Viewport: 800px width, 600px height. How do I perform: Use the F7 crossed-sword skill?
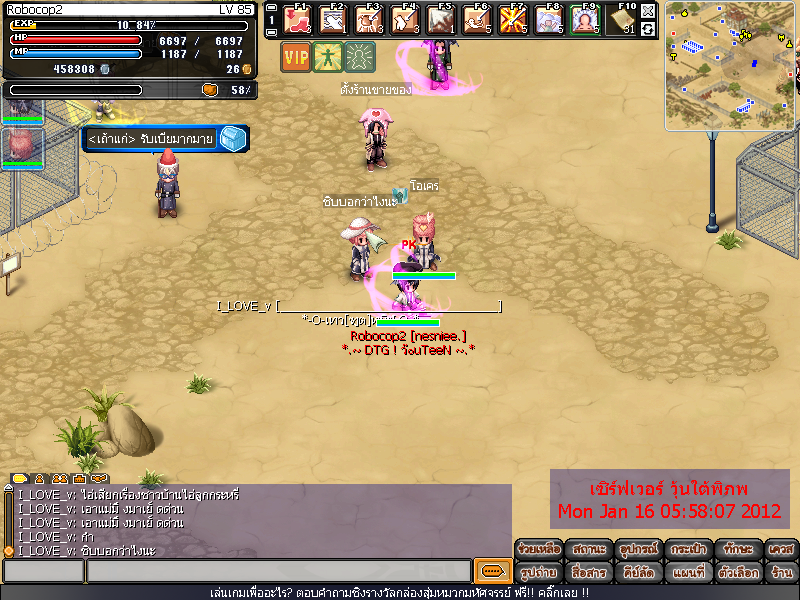tap(514, 20)
